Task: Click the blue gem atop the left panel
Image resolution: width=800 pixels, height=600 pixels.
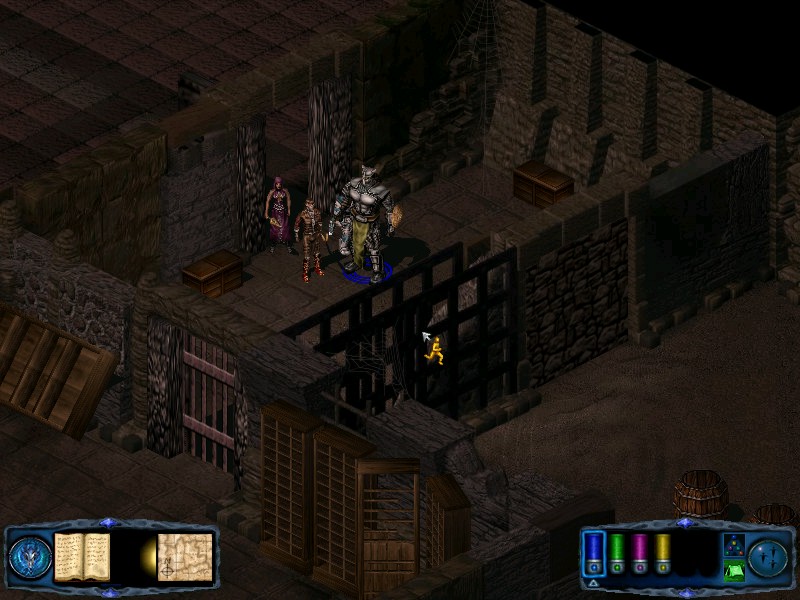Action: 110,523
